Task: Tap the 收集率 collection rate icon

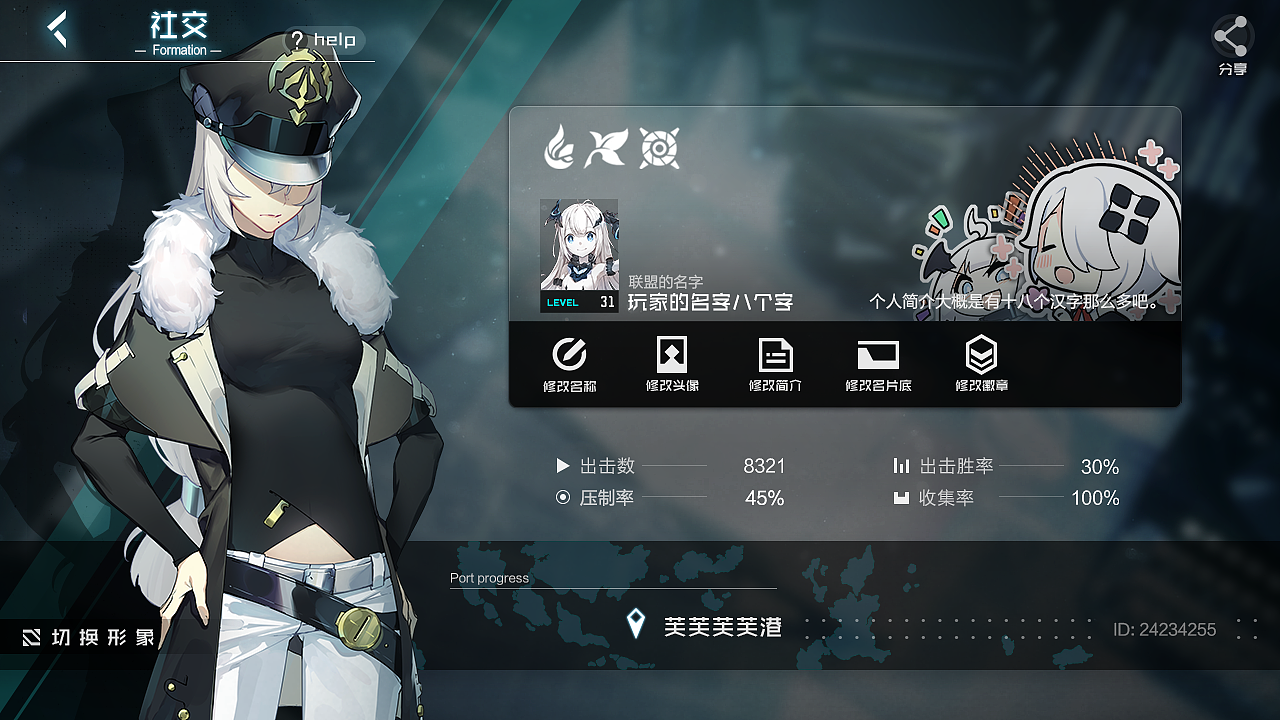Action: (x=902, y=497)
